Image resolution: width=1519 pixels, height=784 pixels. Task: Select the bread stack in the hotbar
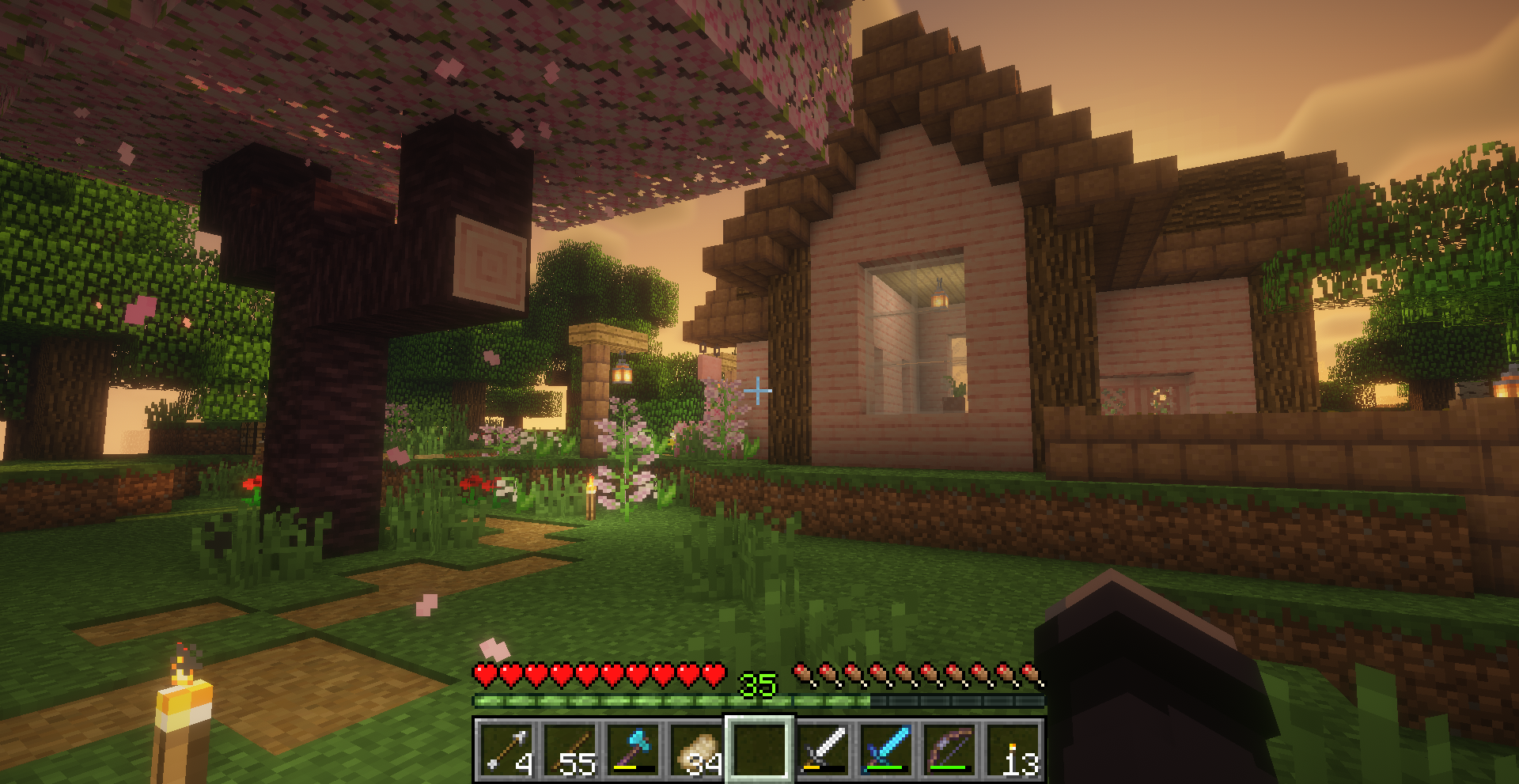click(x=696, y=749)
